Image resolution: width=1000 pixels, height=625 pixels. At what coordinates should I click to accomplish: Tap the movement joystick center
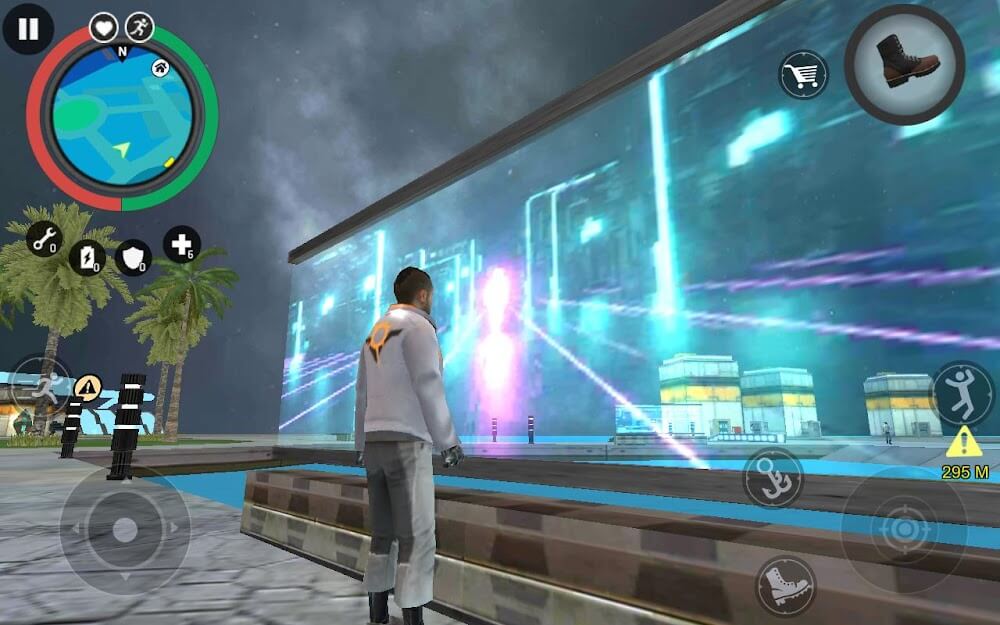124,530
